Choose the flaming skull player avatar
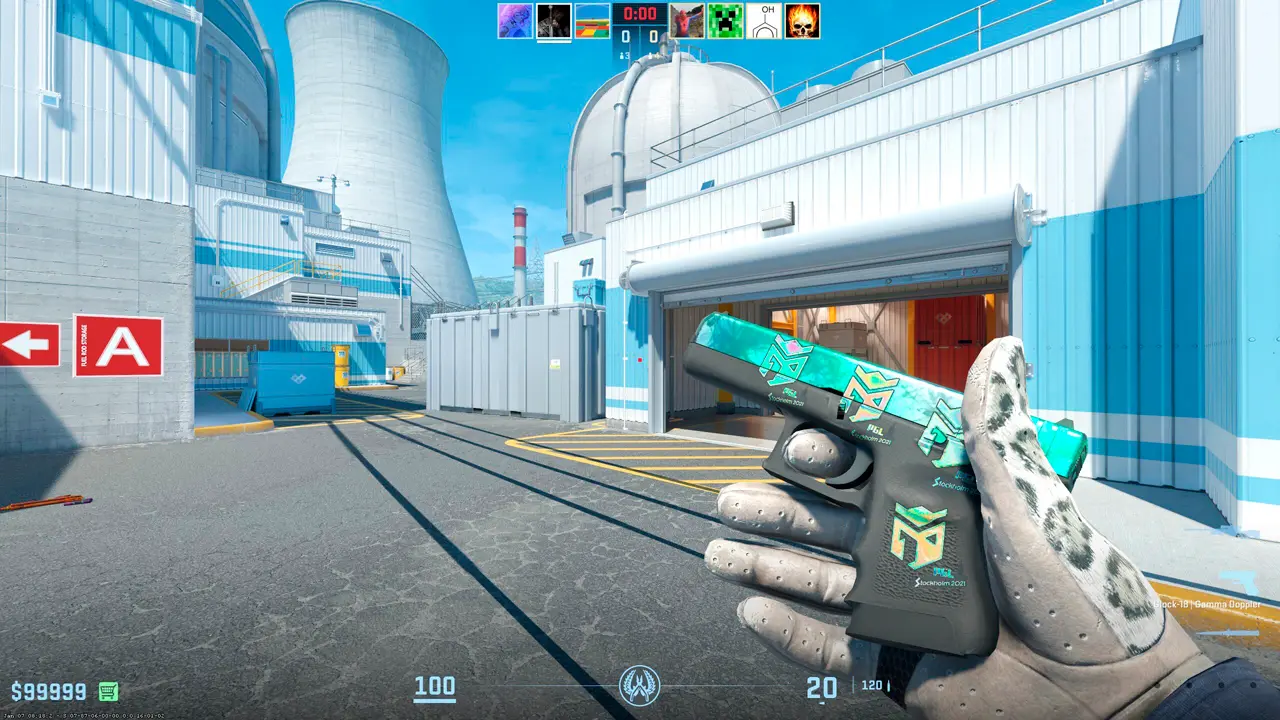 [803, 21]
